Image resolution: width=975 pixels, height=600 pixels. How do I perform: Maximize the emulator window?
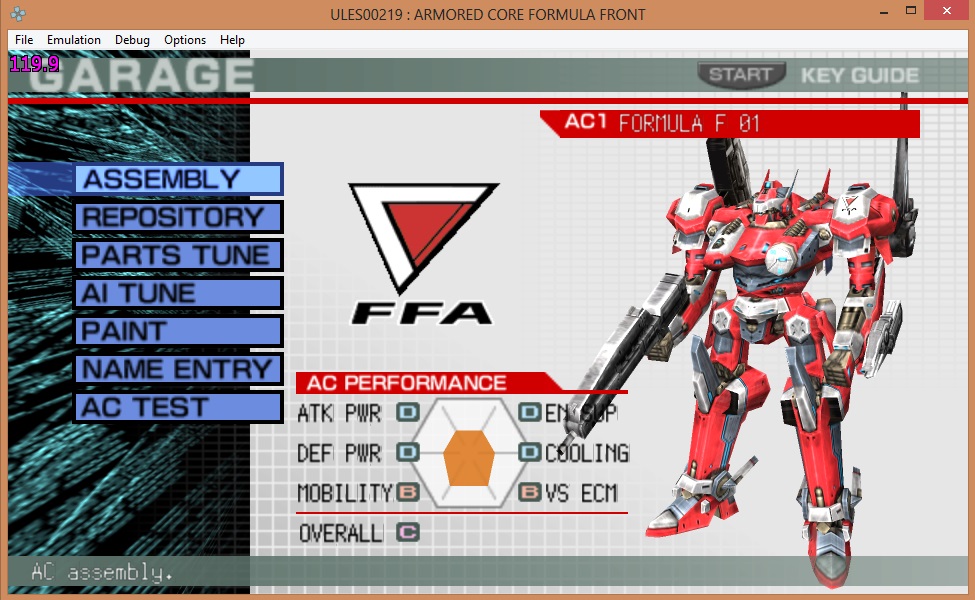click(900, 13)
